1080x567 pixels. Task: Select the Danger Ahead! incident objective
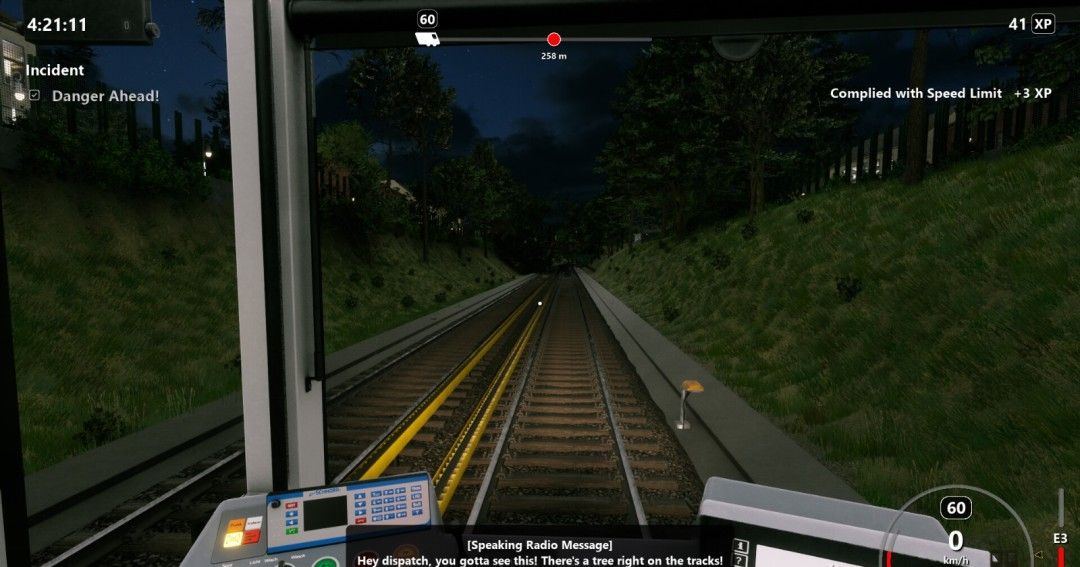[104, 96]
